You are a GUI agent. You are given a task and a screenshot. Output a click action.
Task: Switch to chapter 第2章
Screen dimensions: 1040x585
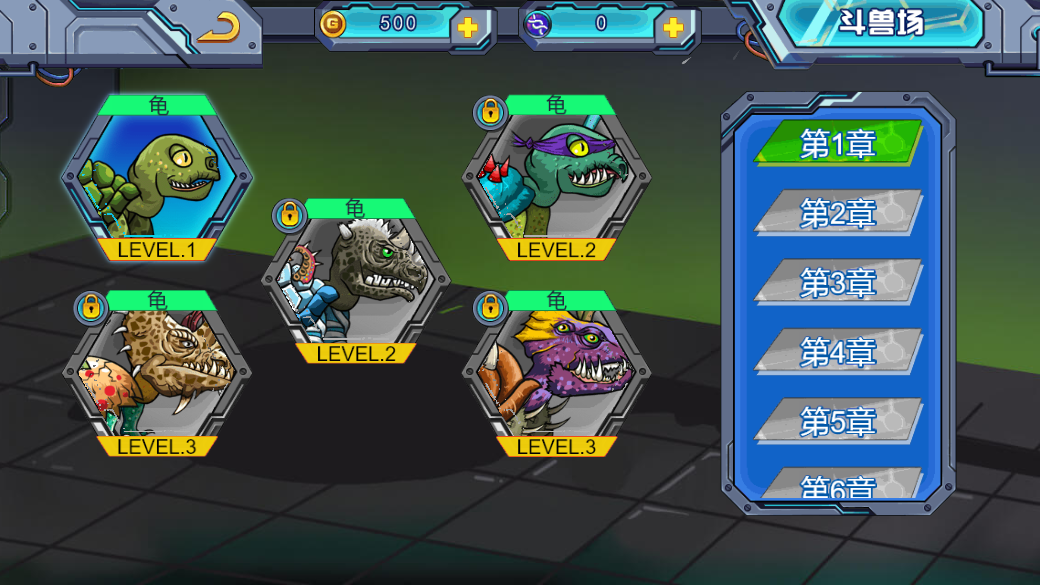(x=838, y=213)
